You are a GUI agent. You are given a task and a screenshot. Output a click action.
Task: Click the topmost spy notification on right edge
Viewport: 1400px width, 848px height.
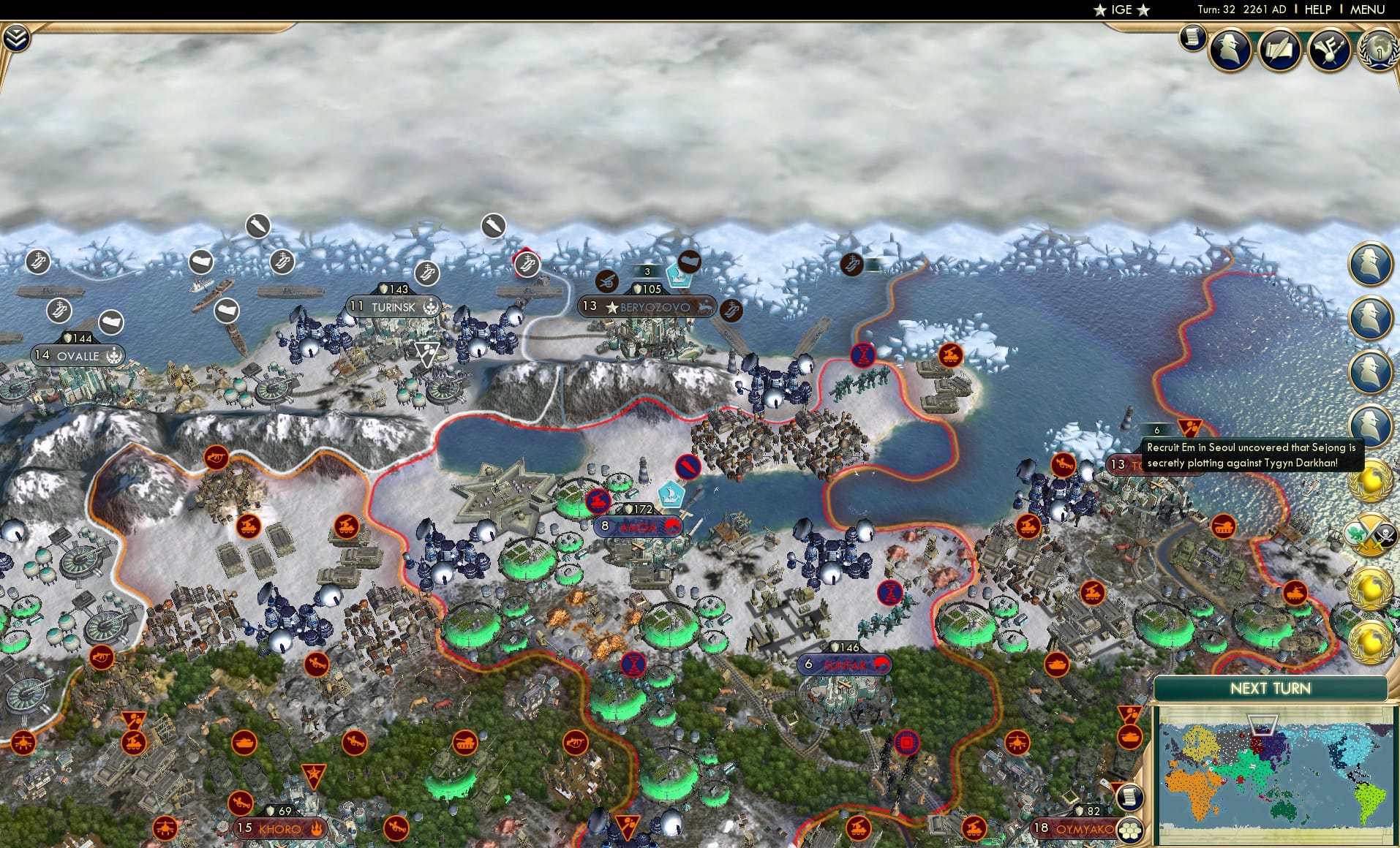pyautogui.click(x=1371, y=263)
